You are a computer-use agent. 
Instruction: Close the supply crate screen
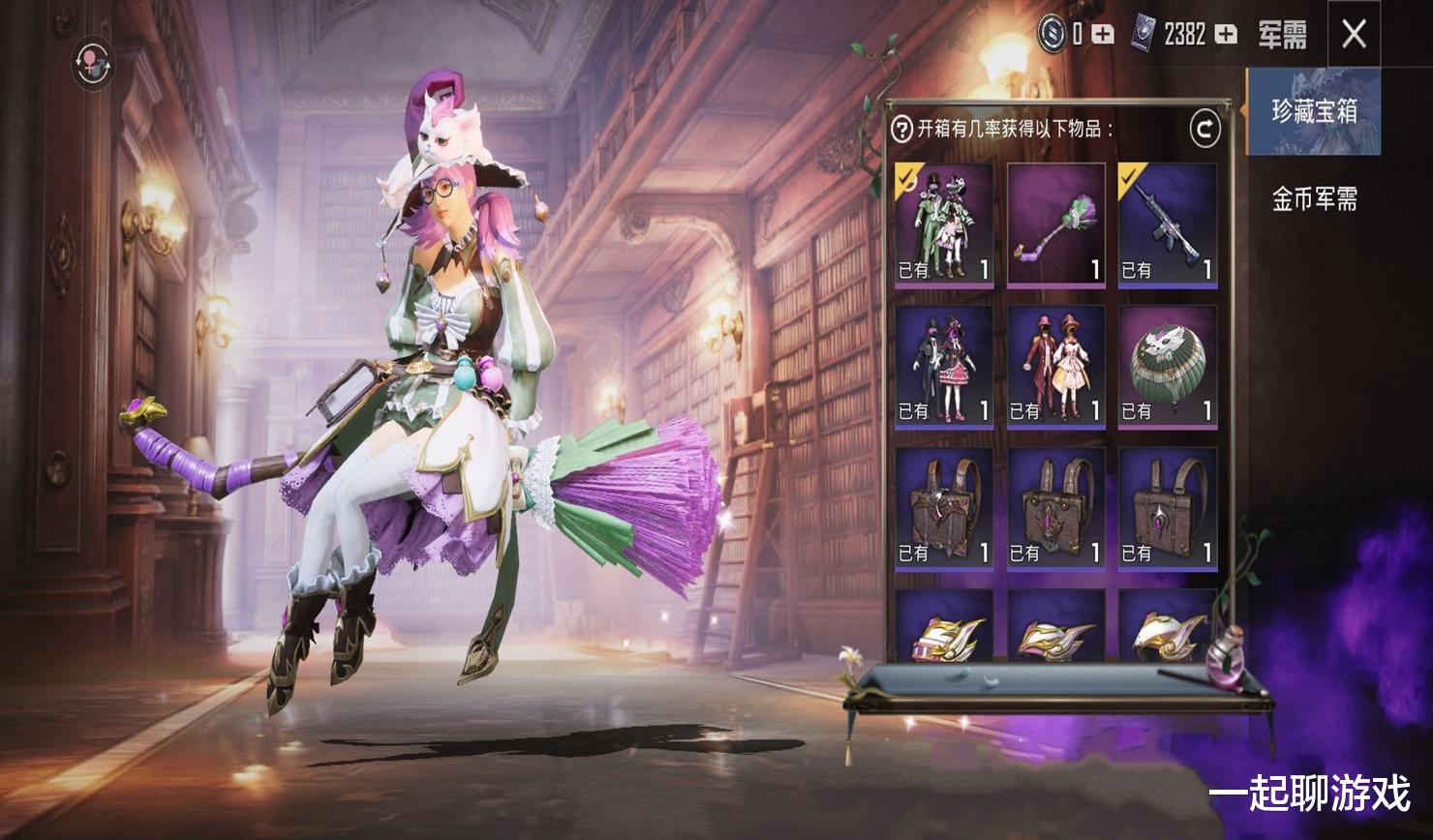click(1354, 35)
